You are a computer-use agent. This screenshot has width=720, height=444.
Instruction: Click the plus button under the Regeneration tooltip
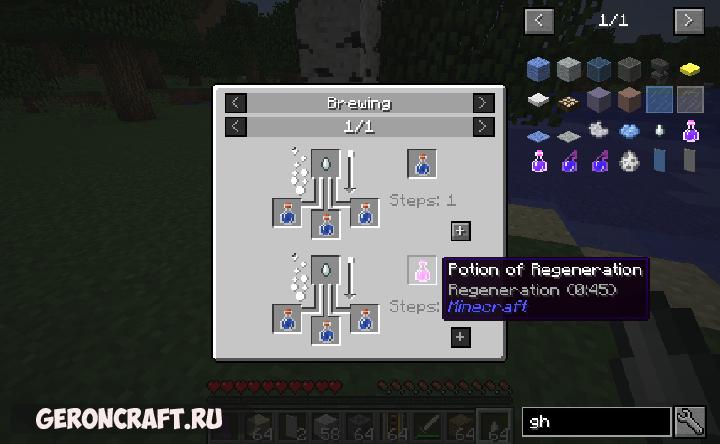point(460,337)
